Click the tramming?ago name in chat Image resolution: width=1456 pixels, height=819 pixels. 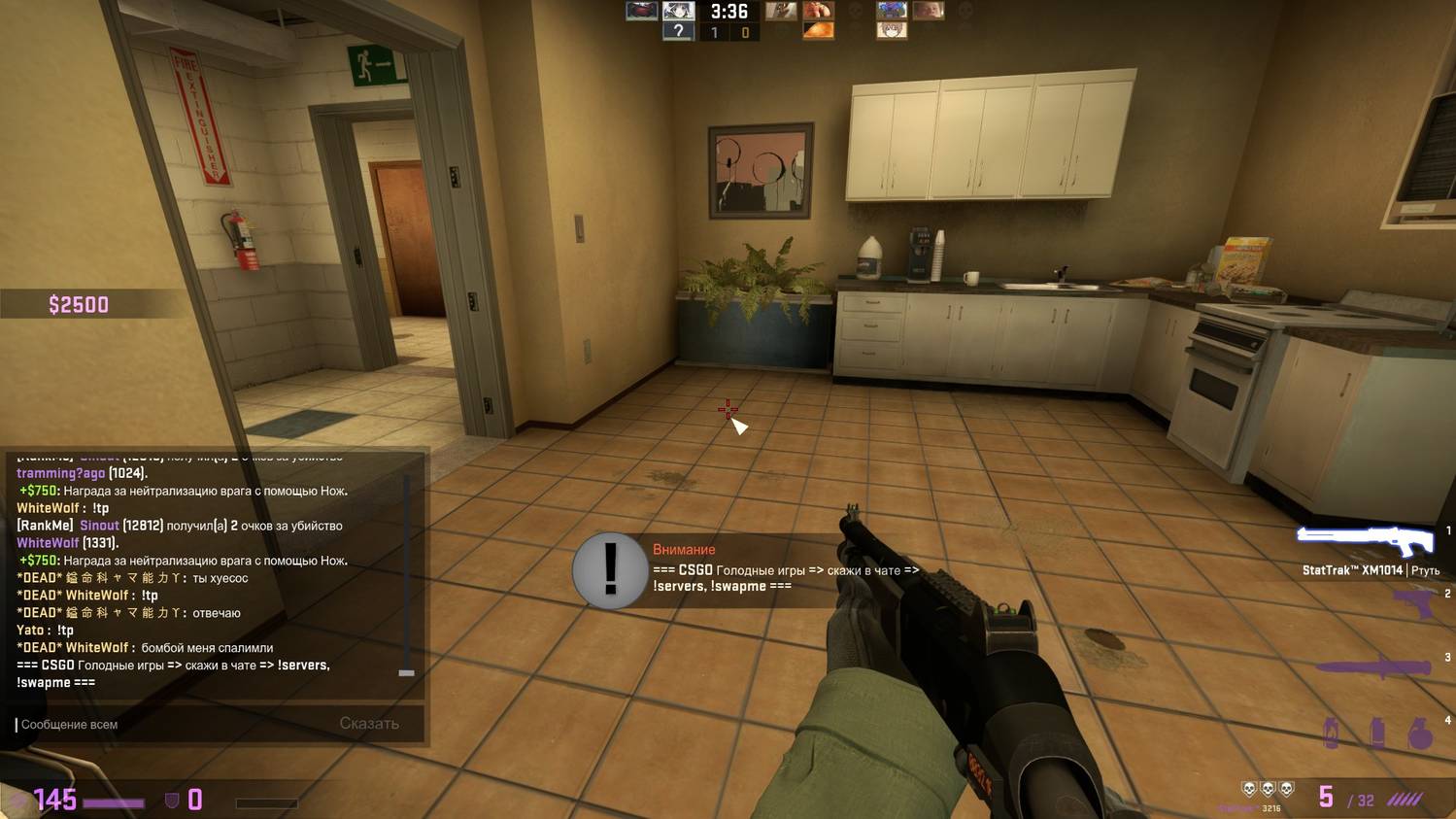(x=60, y=473)
